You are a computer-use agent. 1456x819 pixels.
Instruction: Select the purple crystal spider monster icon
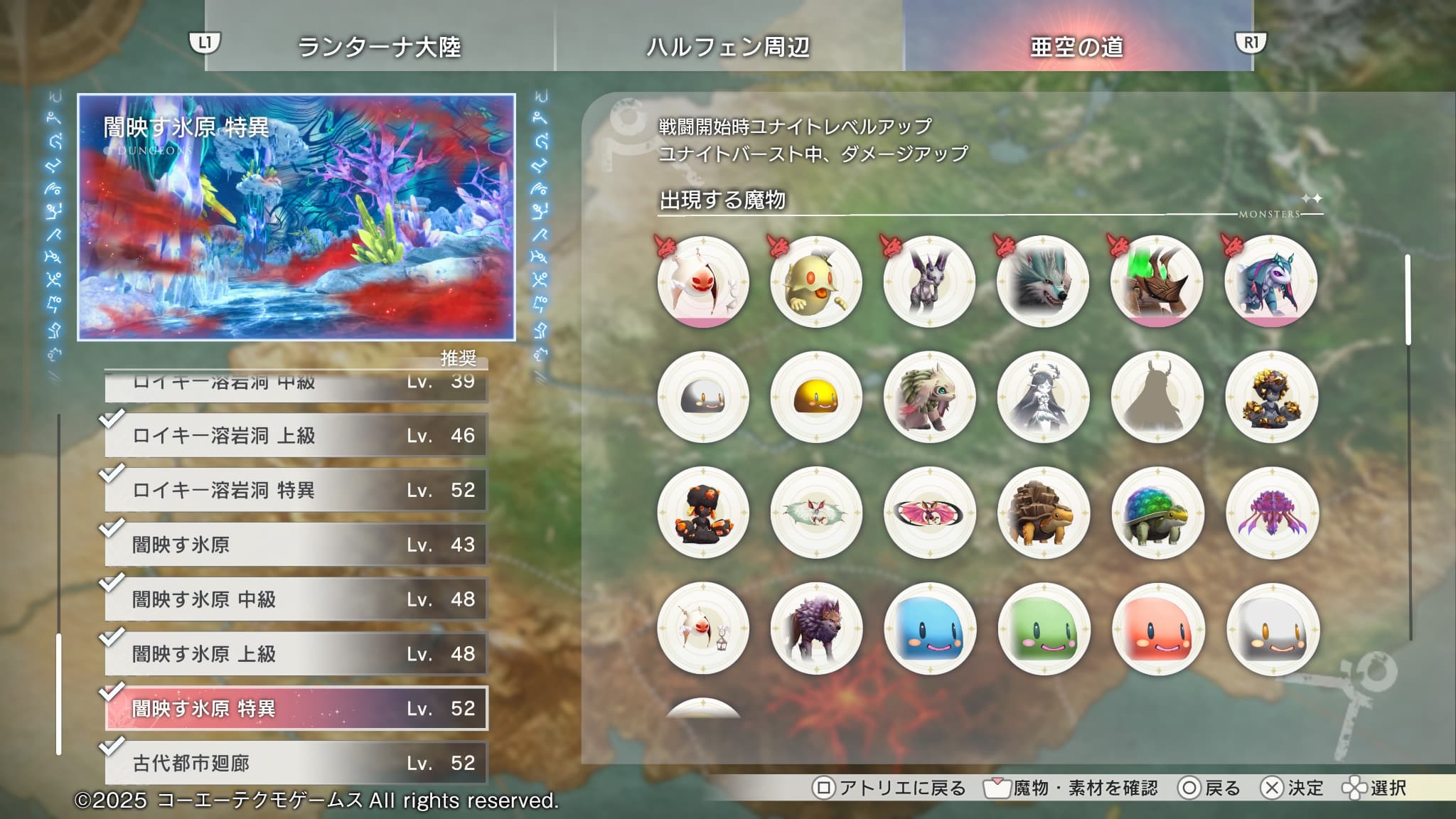click(1272, 513)
